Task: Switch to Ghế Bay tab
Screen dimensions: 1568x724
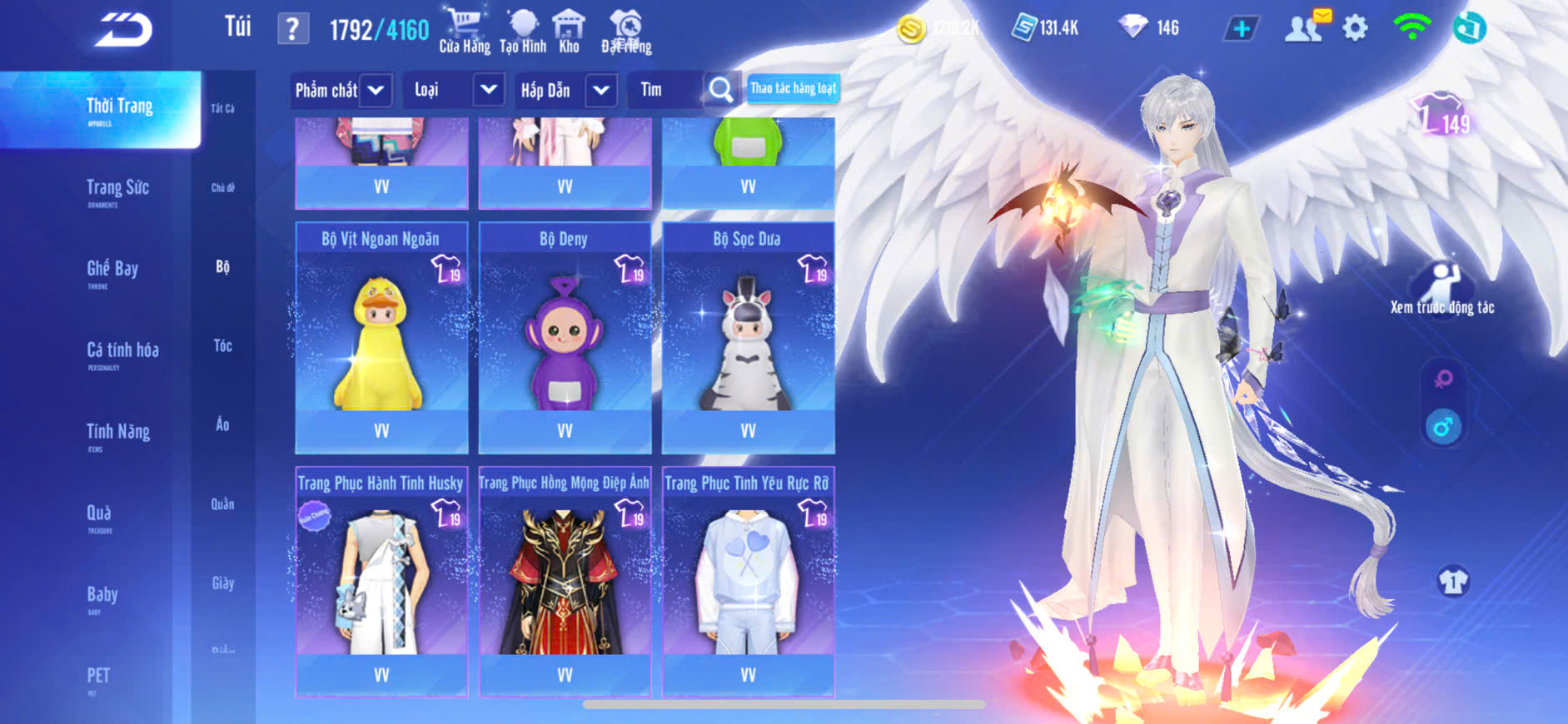Action: point(112,270)
